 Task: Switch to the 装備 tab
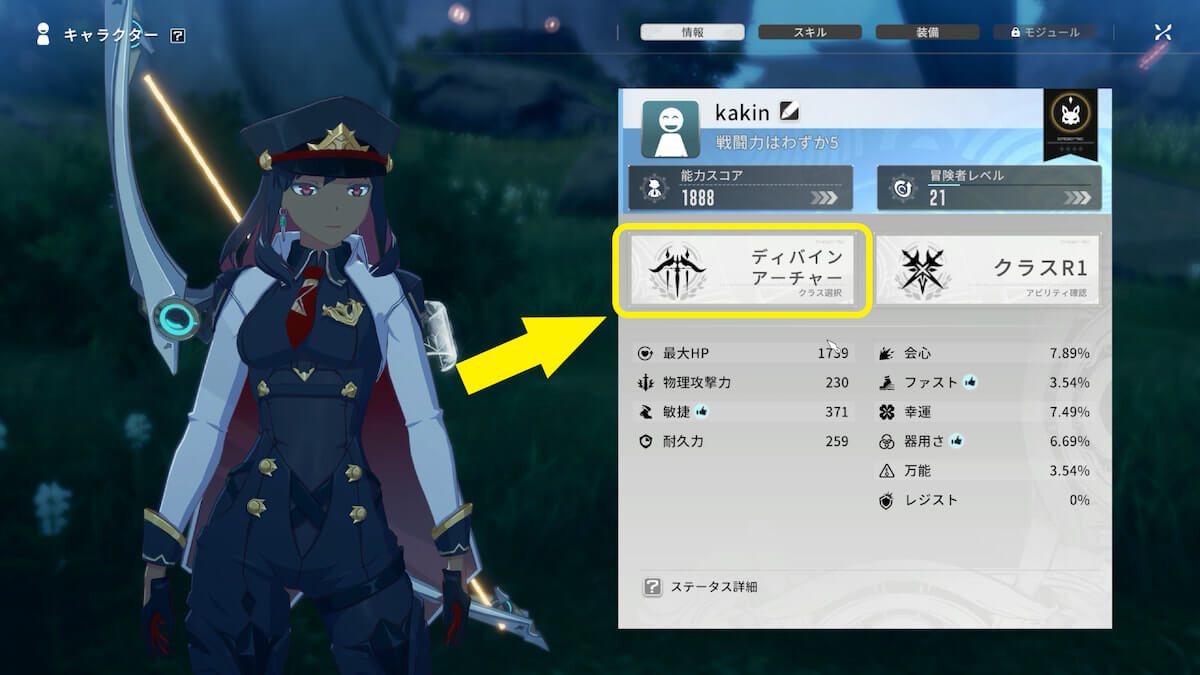[x=926, y=32]
